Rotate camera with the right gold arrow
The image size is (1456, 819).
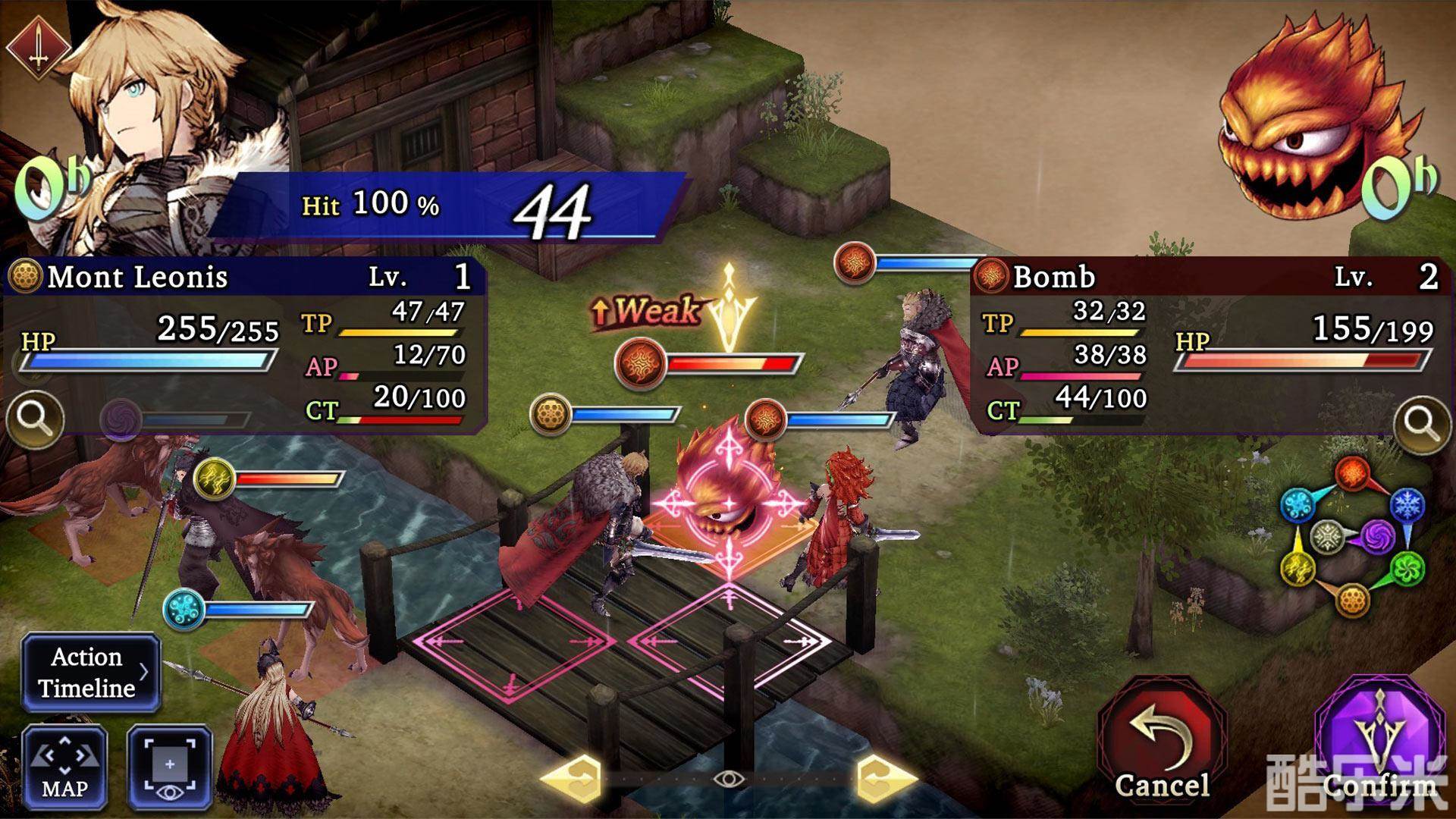(x=886, y=779)
